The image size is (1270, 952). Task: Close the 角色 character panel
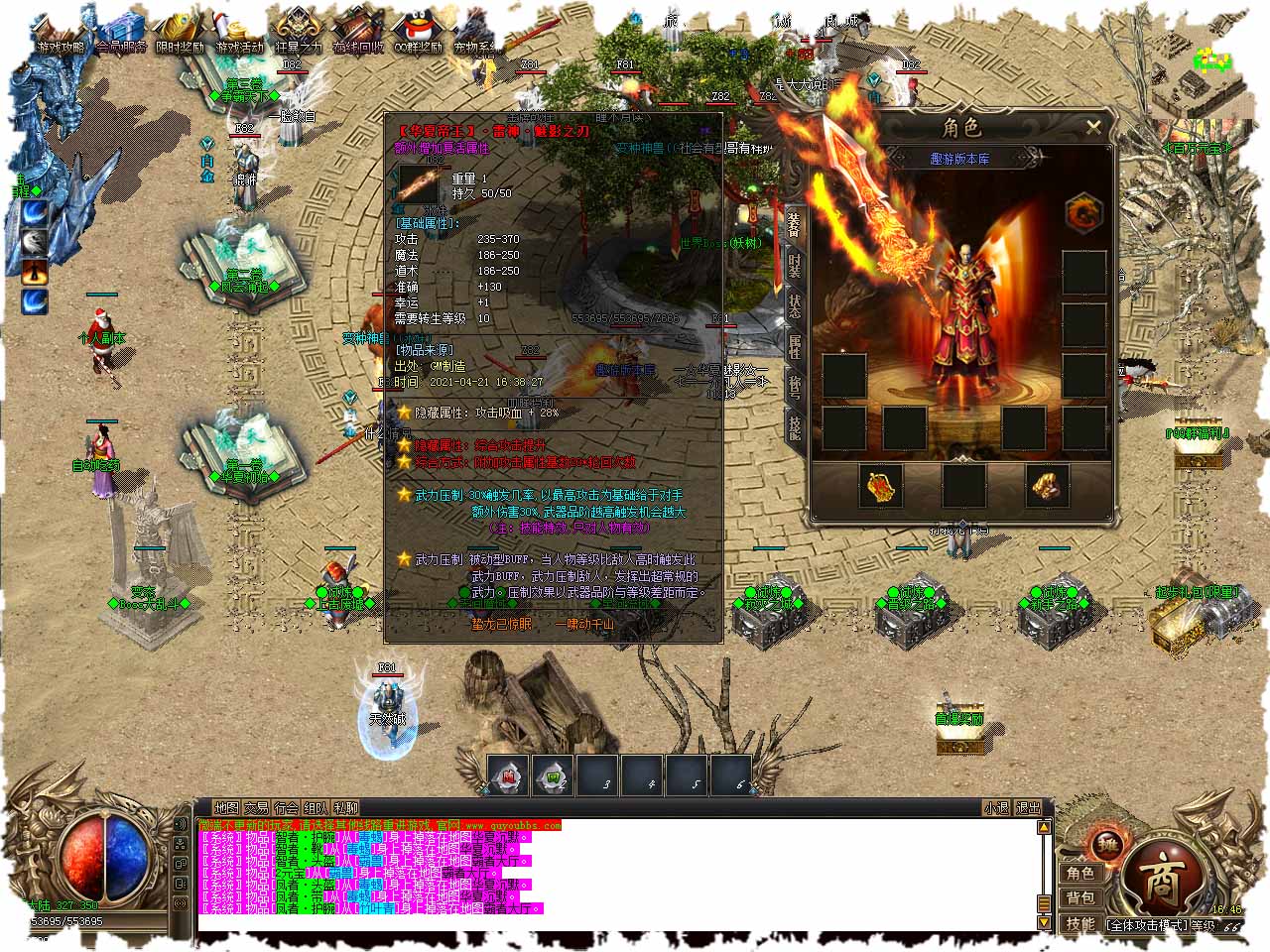pyautogui.click(x=1093, y=127)
